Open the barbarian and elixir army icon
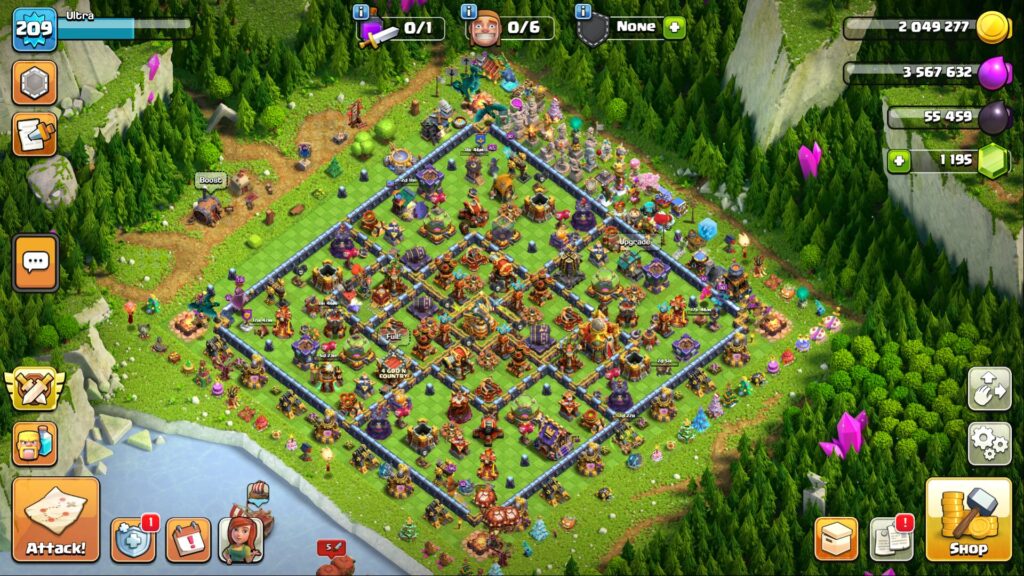The height and width of the screenshot is (576, 1024). pos(35,443)
